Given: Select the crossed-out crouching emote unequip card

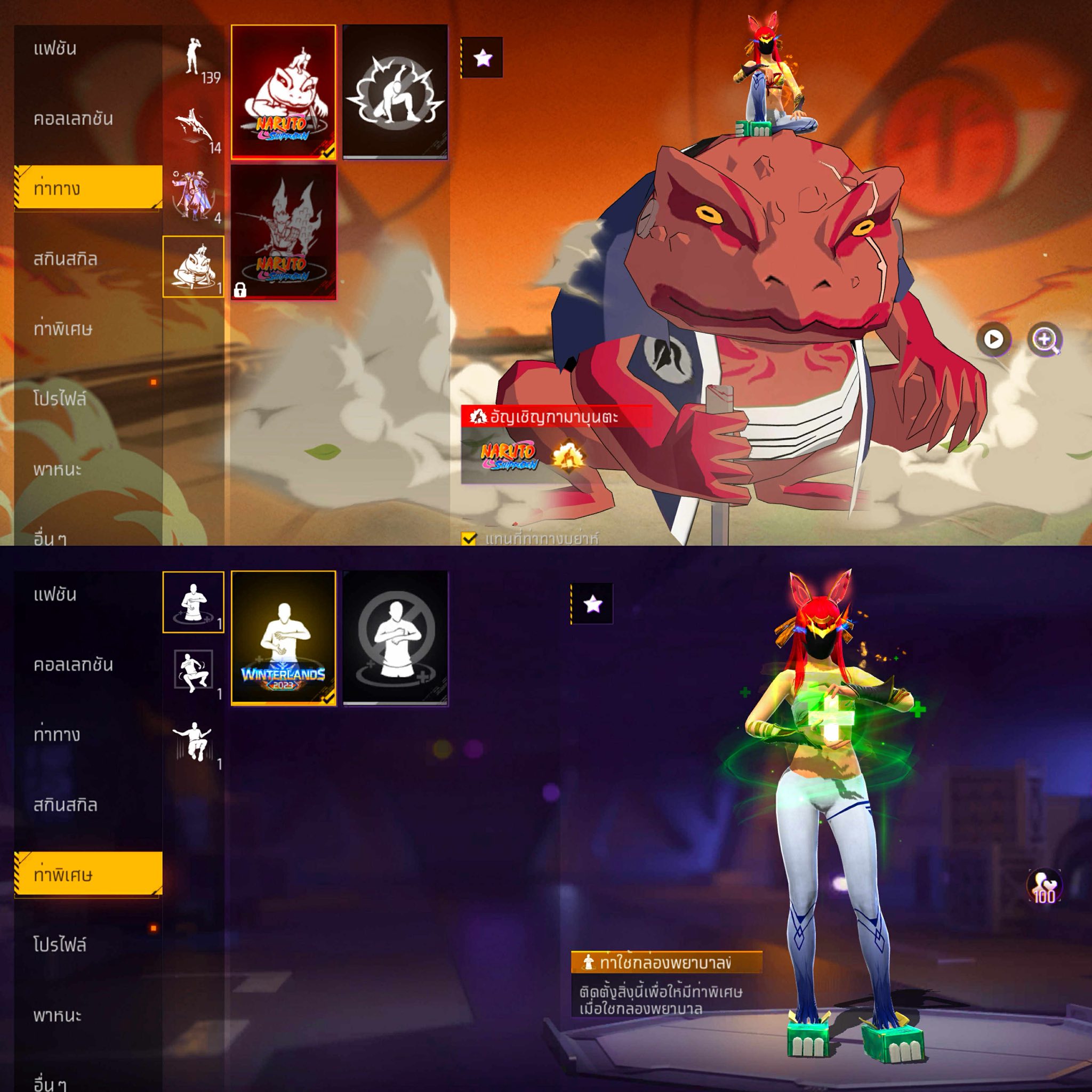Looking at the screenshot, I should pos(395,92).
